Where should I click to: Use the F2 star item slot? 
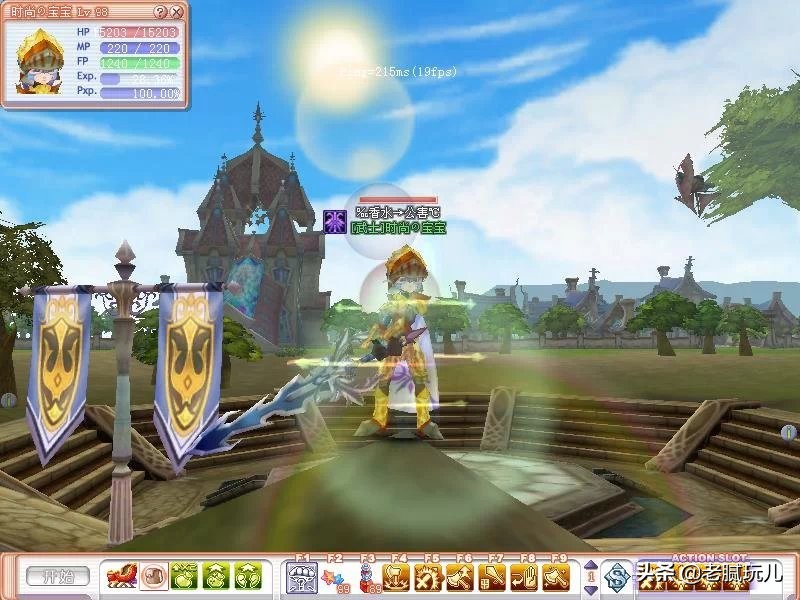click(x=334, y=576)
